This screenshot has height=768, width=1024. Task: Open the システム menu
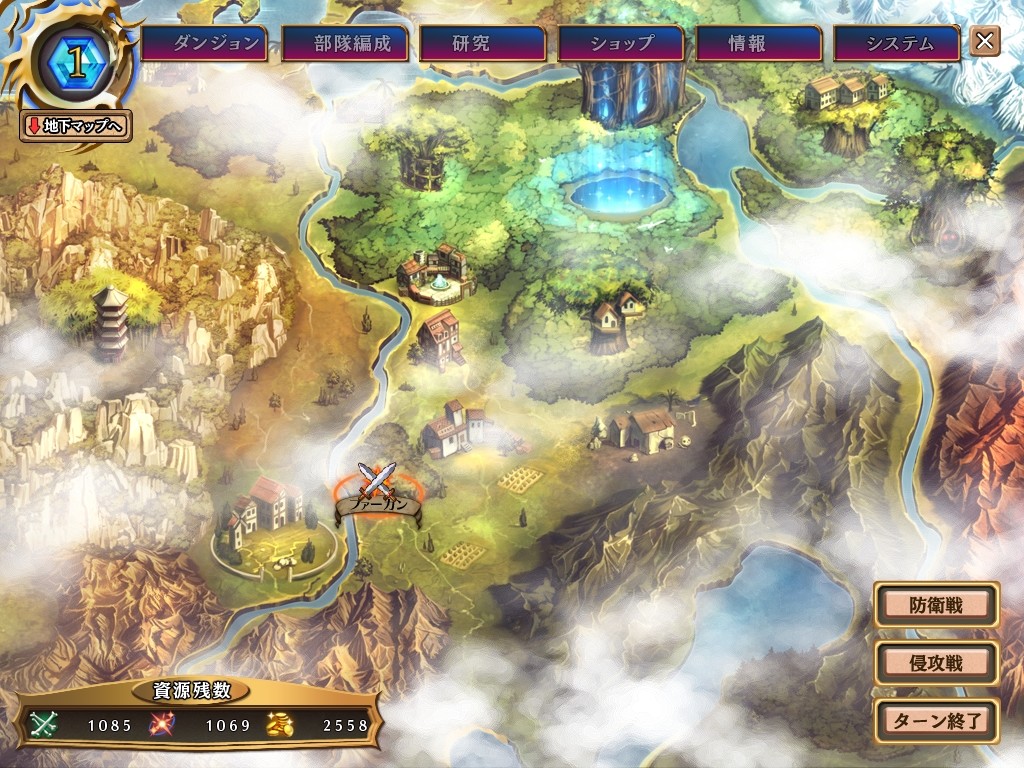click(x=897, y=43)
